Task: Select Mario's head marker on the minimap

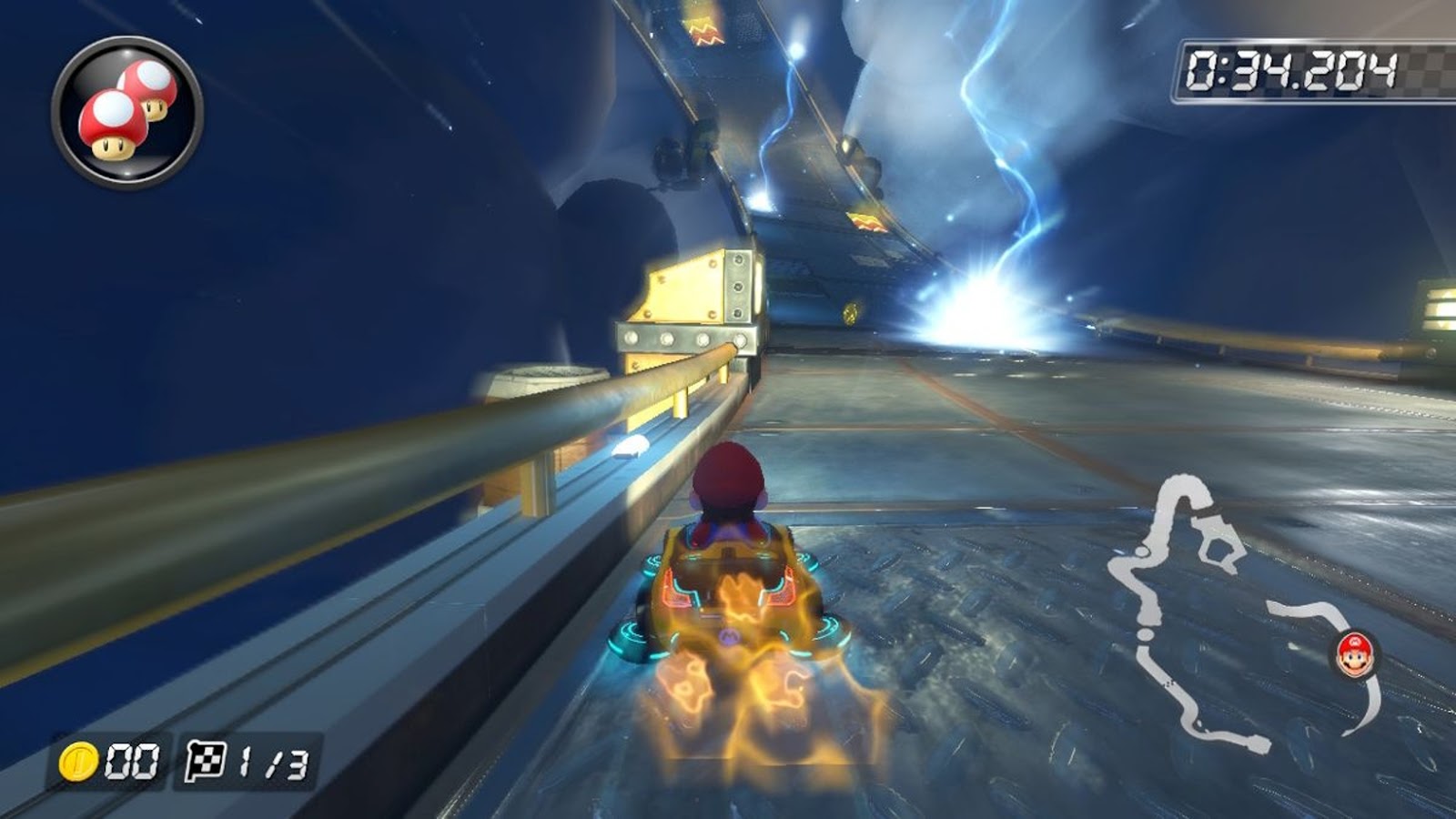Action: 1356,654
